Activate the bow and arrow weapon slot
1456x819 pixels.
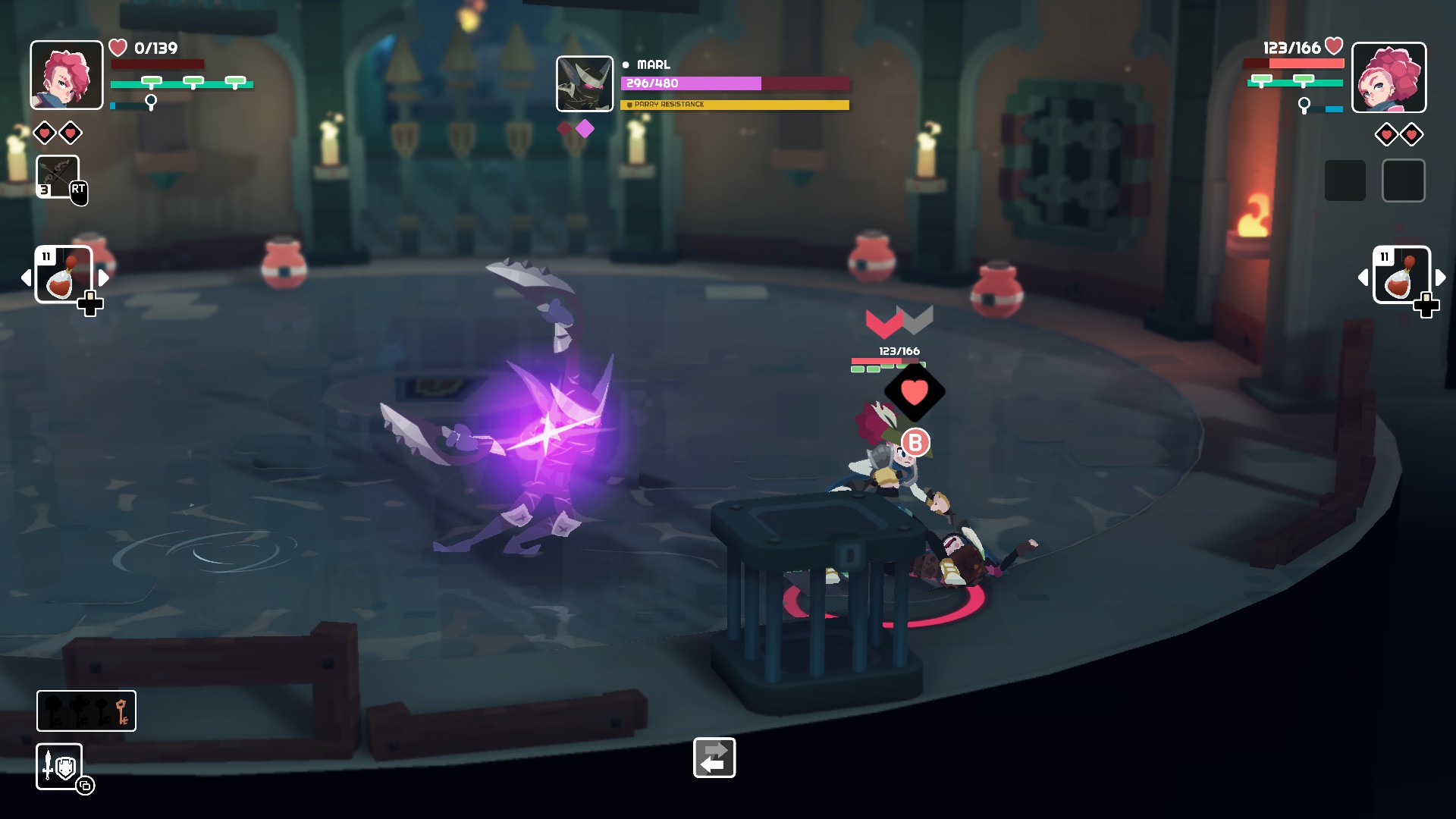pos(58,177)
